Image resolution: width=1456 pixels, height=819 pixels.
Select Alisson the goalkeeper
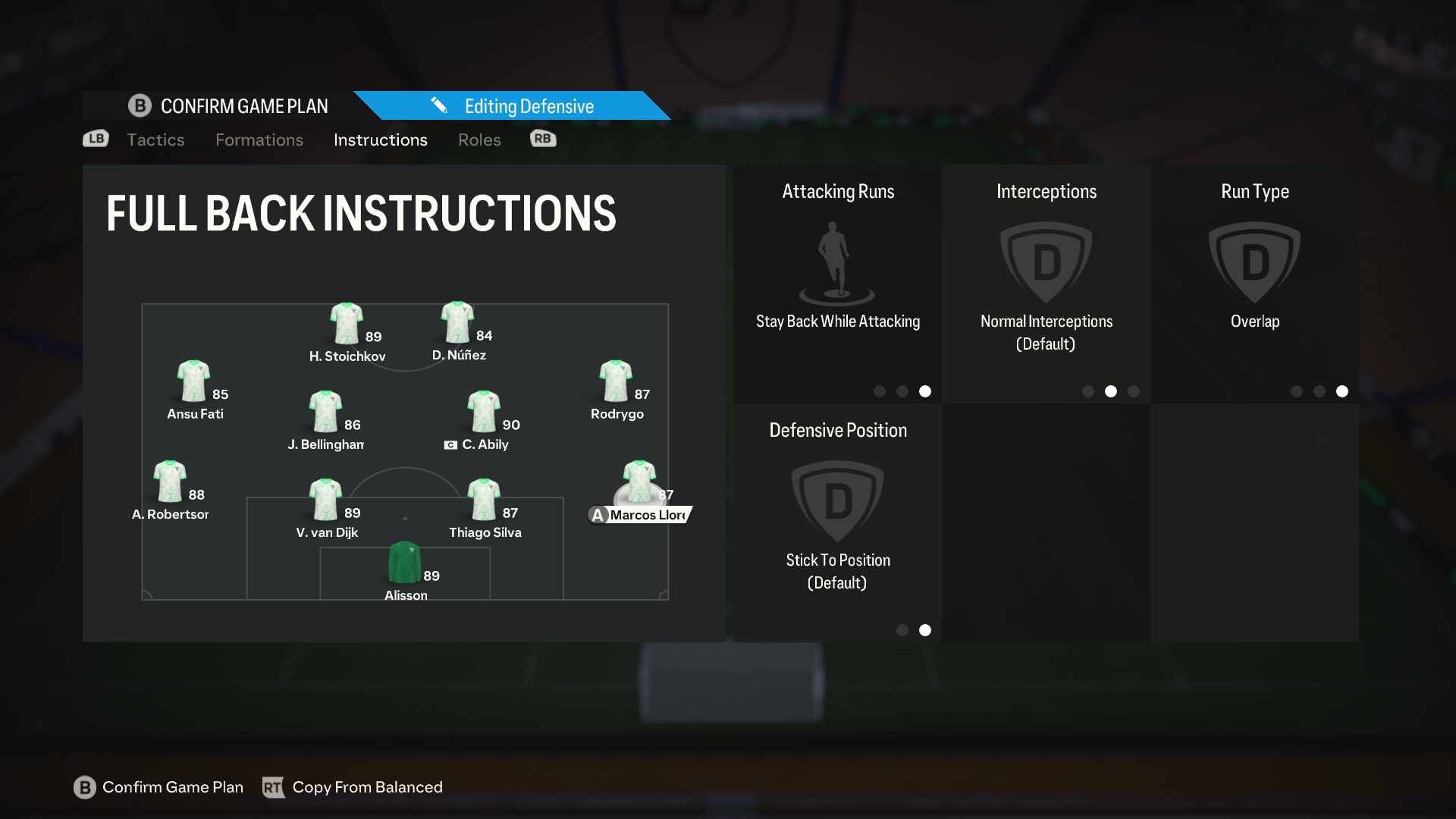click(405, 561)
